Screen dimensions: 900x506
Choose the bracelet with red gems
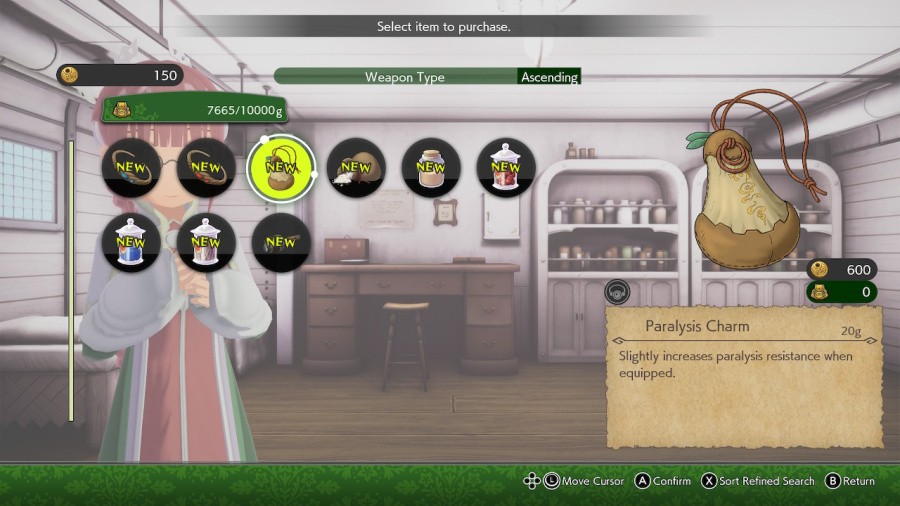point(206,168)
